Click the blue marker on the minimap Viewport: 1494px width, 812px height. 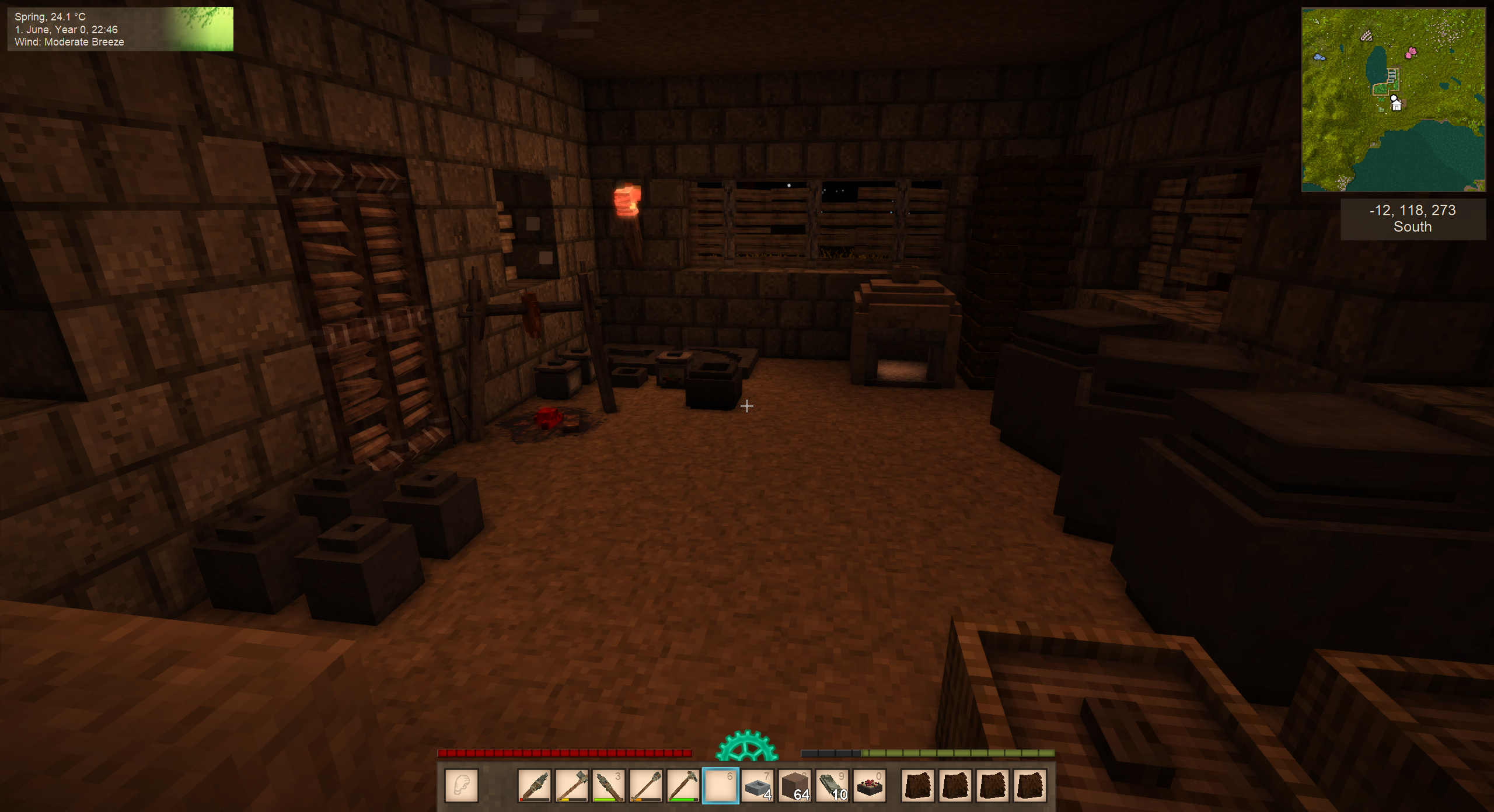coord(1318,57)
